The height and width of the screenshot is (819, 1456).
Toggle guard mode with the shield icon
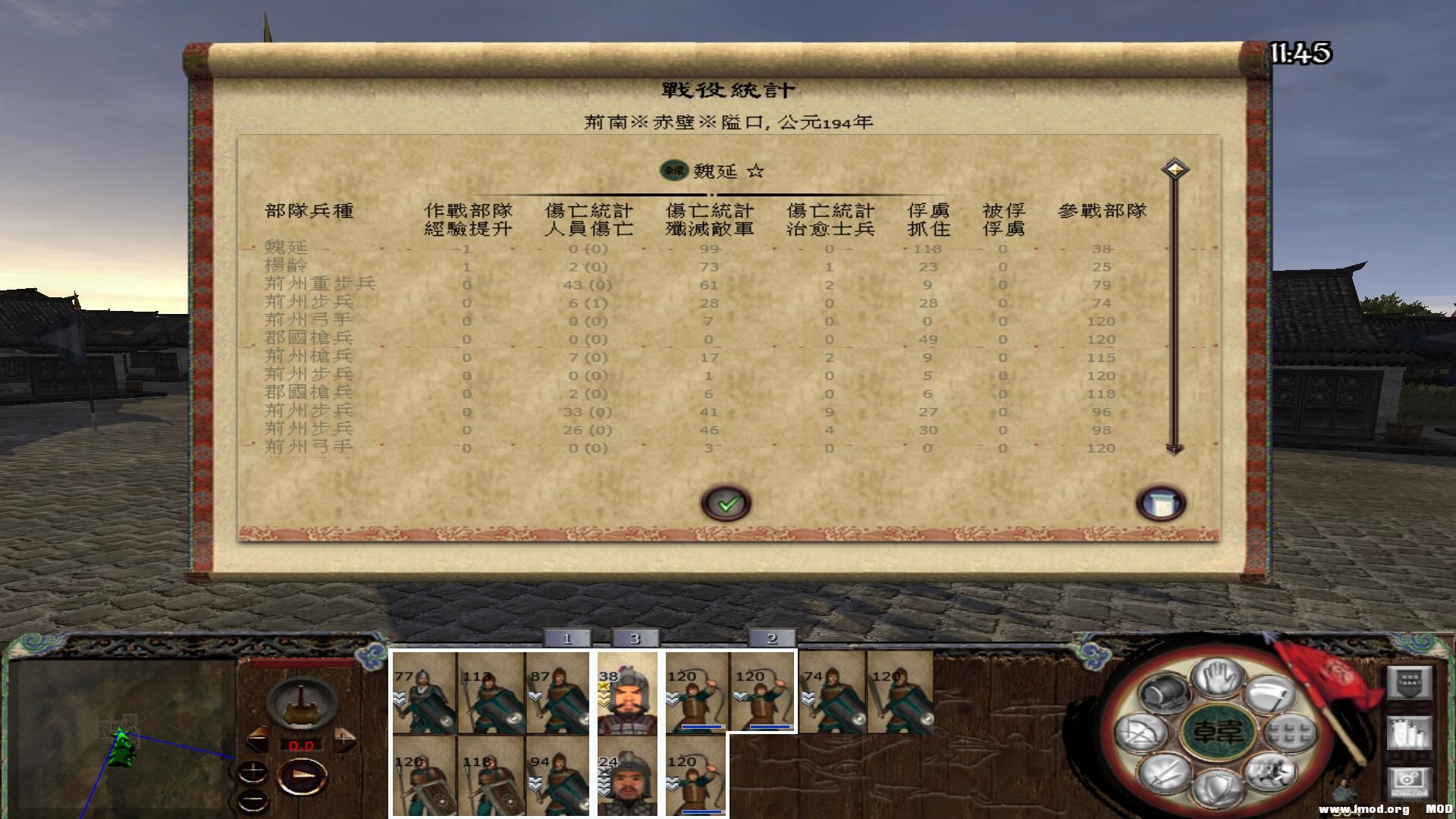pyautogui.click(x=1218, y=786)
